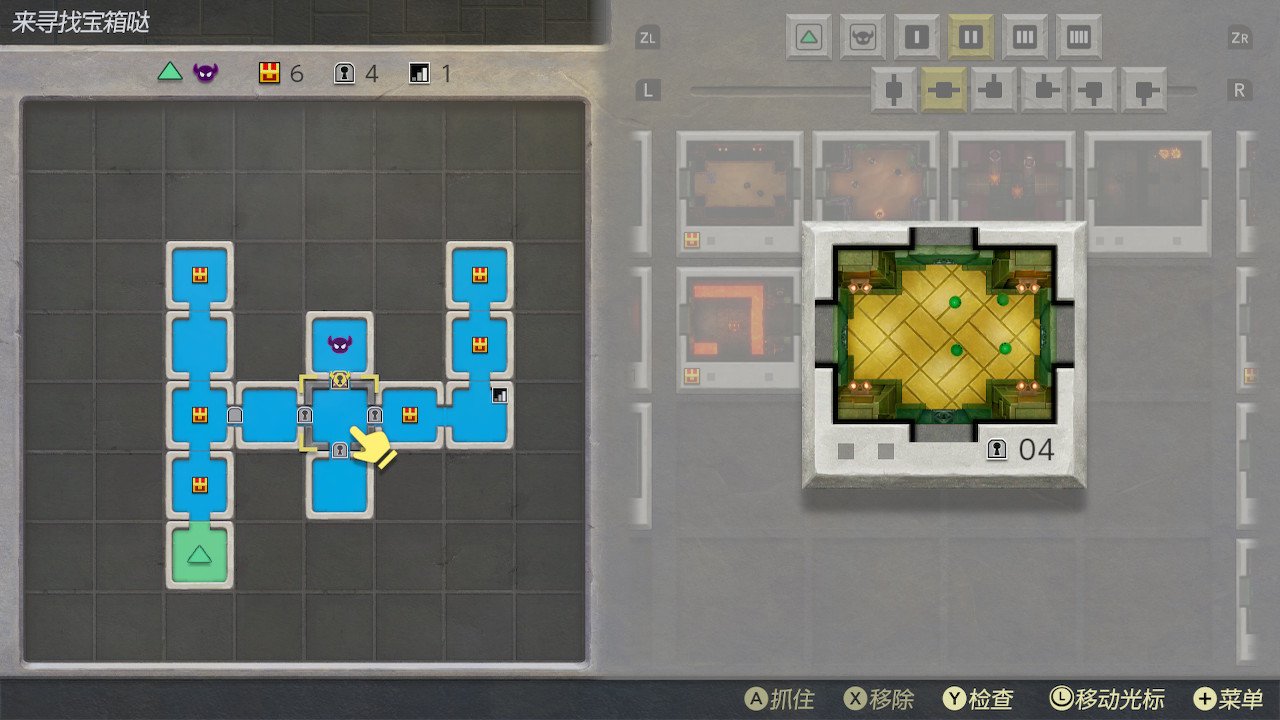The image size is (1280, 720).
Task: Click the green entrance room on the grid
Action: pyautogui.click(x=200, y=554)
